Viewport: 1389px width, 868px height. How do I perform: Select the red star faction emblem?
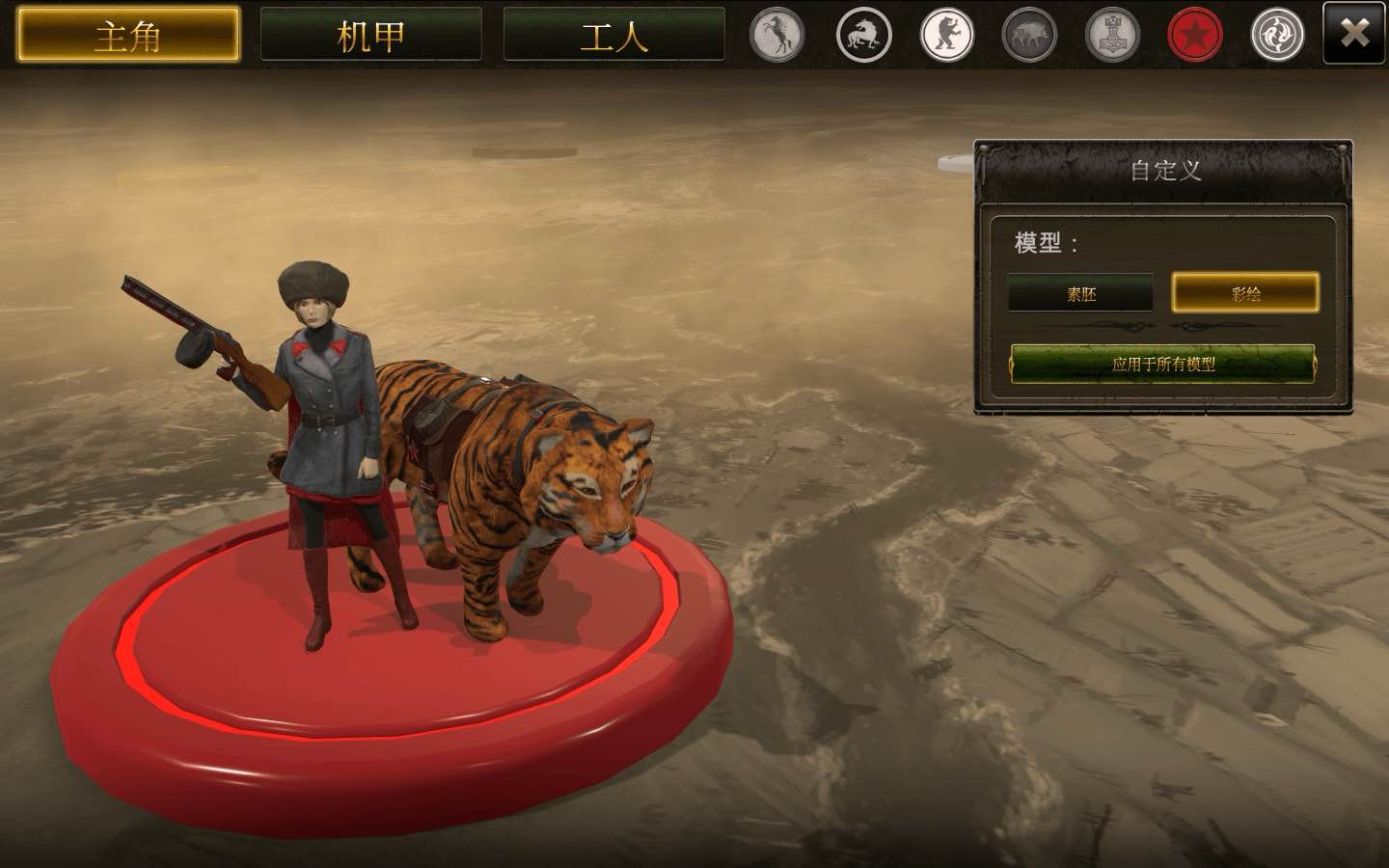[1195, 35]
